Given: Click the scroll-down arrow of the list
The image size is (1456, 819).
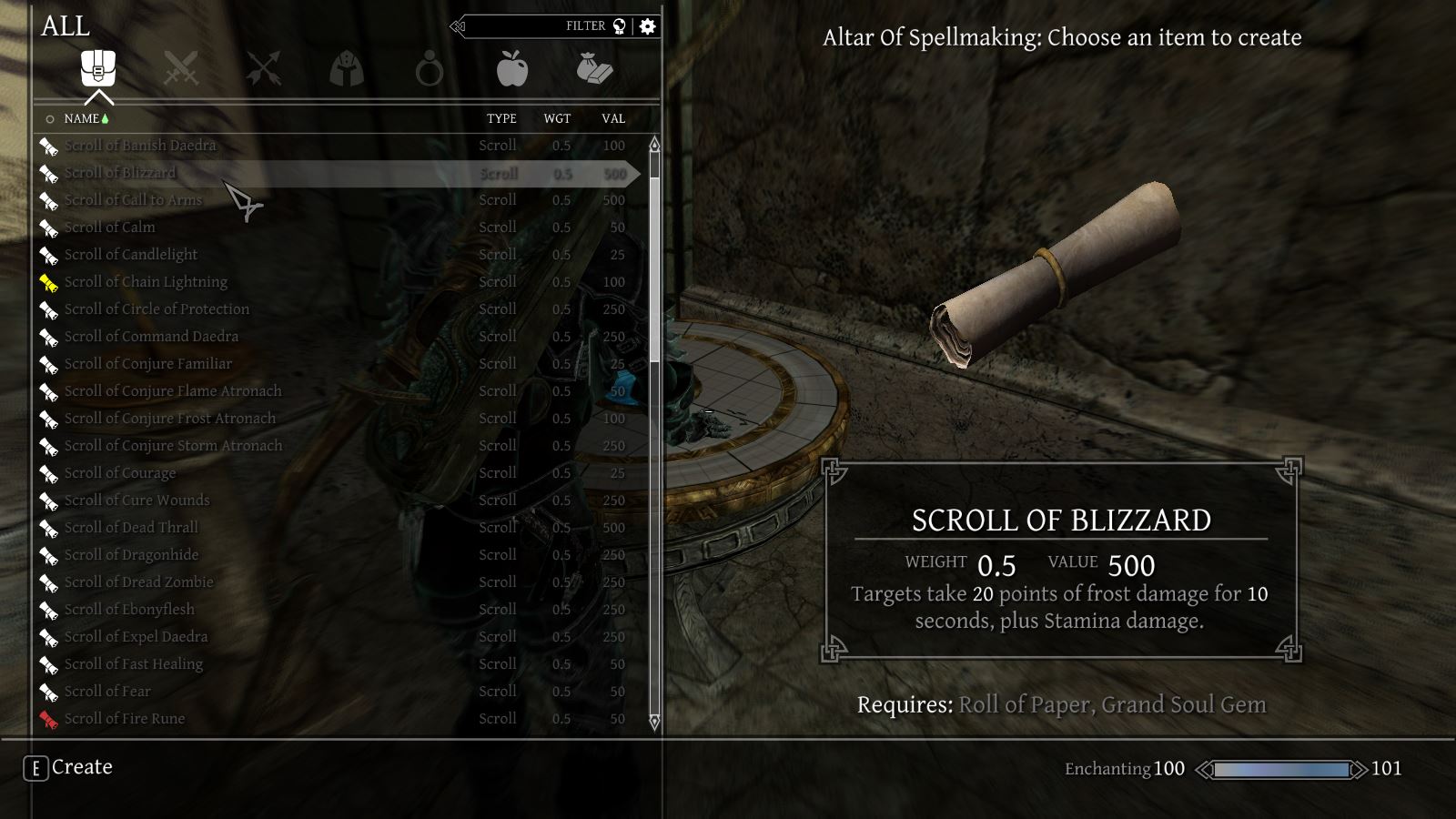Looking at the screenshot, I should tap(654, 722).
